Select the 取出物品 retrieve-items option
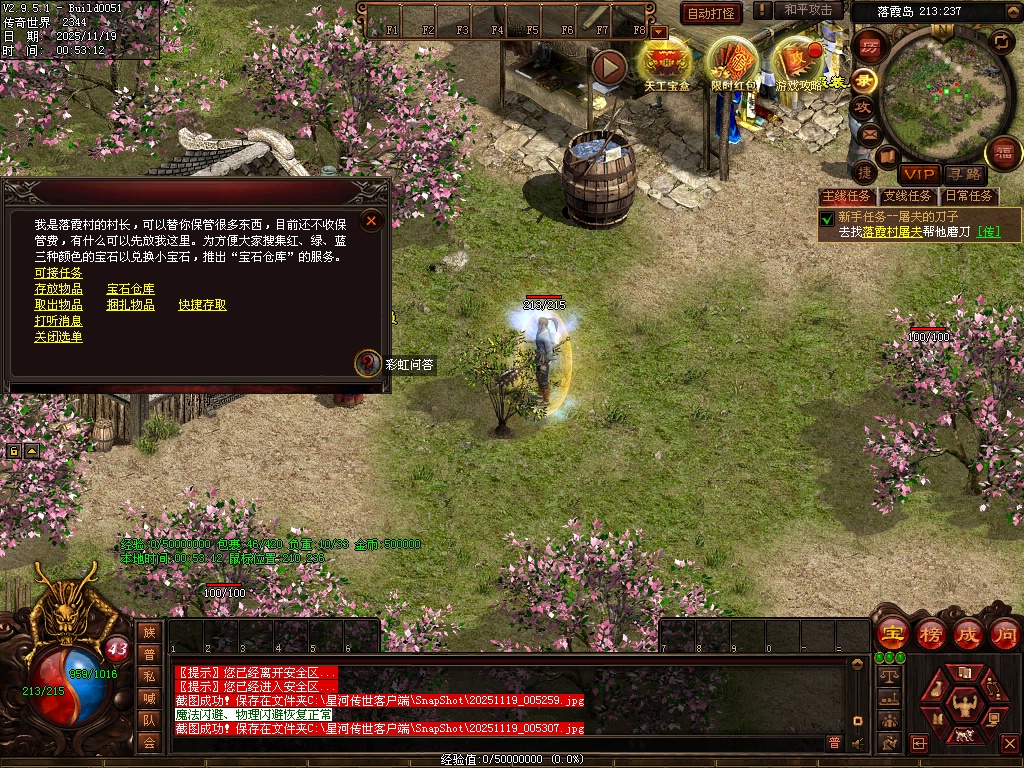 click(58, 305)
